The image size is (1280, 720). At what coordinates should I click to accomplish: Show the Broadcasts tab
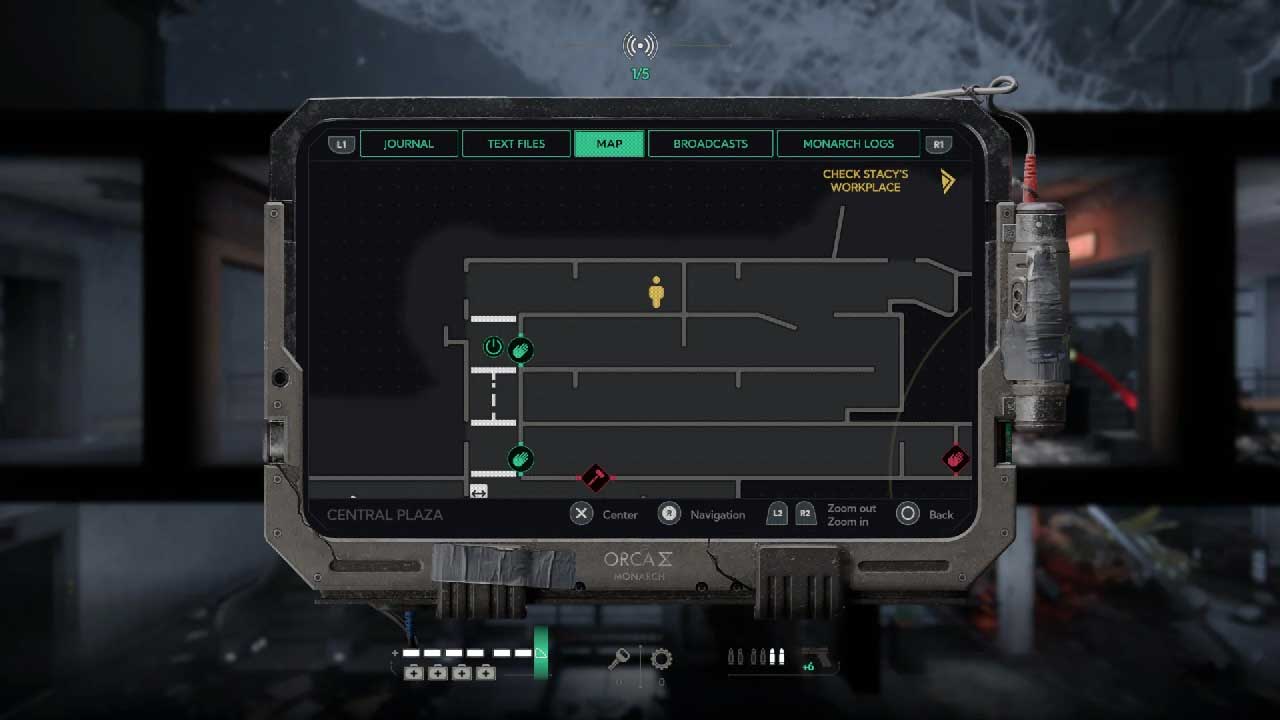(710, 144)
